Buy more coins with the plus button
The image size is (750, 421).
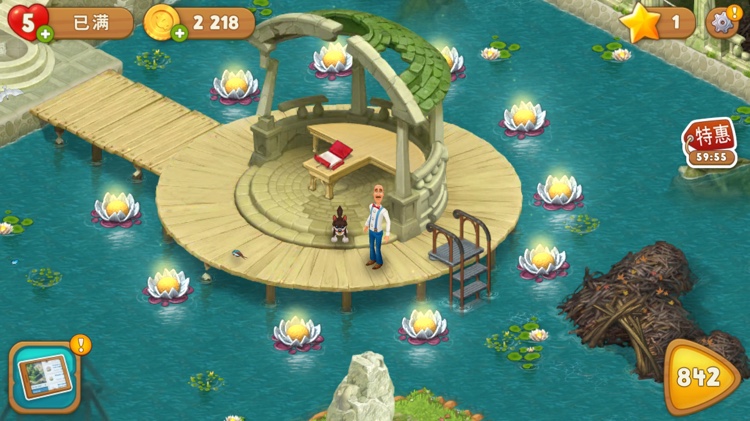pyautogui.click(x=180, y=34)
